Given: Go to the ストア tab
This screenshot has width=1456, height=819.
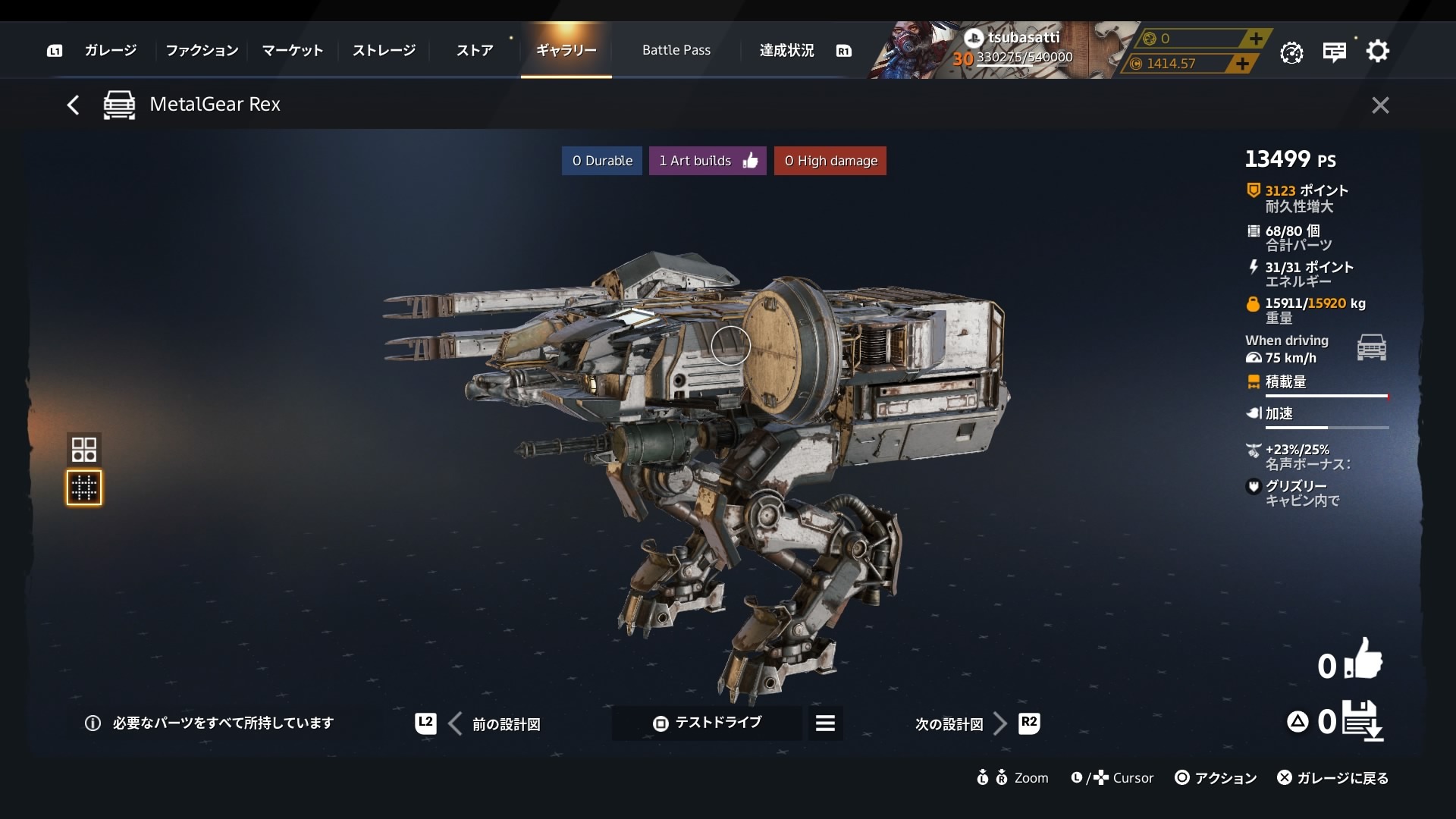Looking at the screenshot, I should coord(475,51).
